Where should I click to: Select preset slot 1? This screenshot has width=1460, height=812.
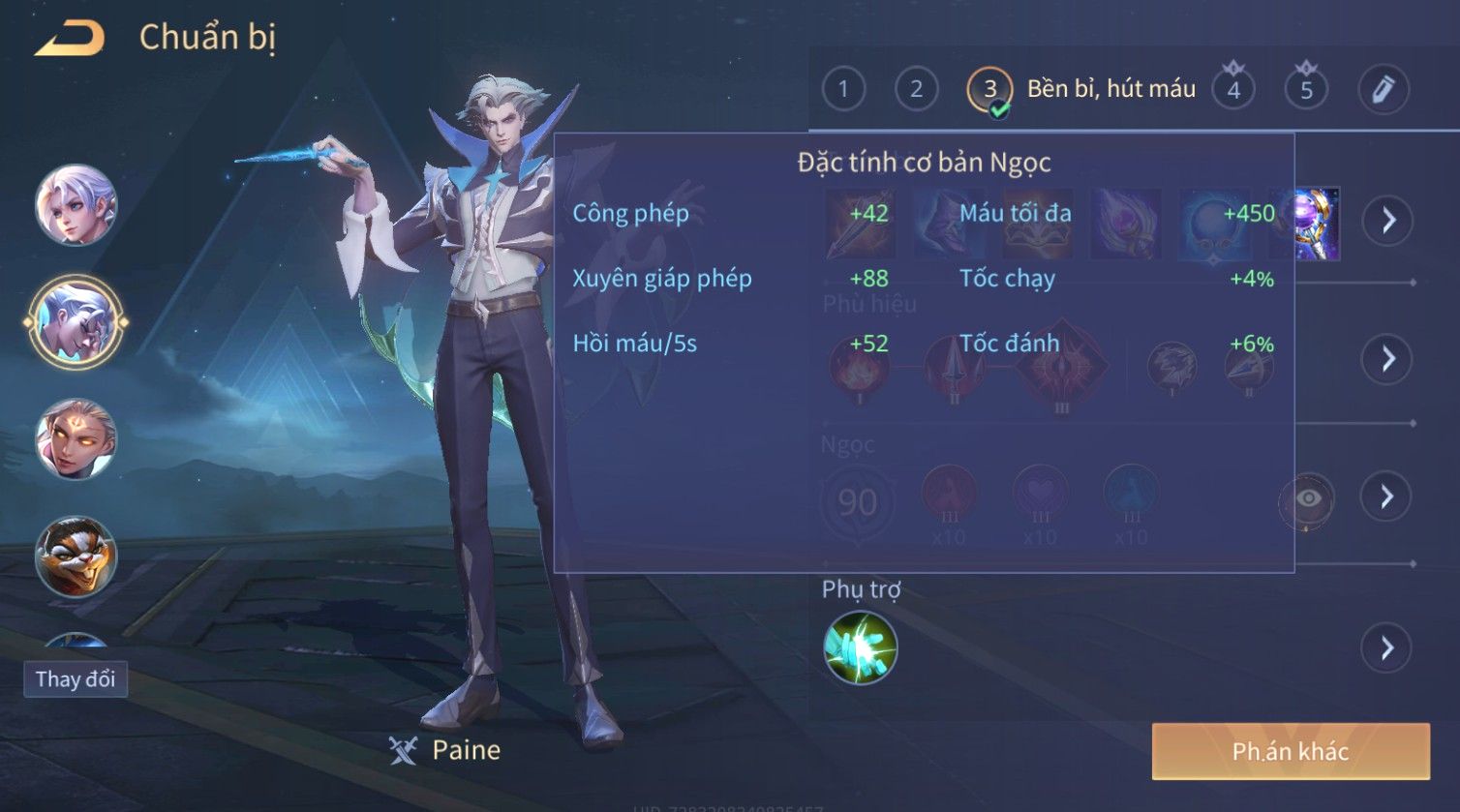click(843, 90)
